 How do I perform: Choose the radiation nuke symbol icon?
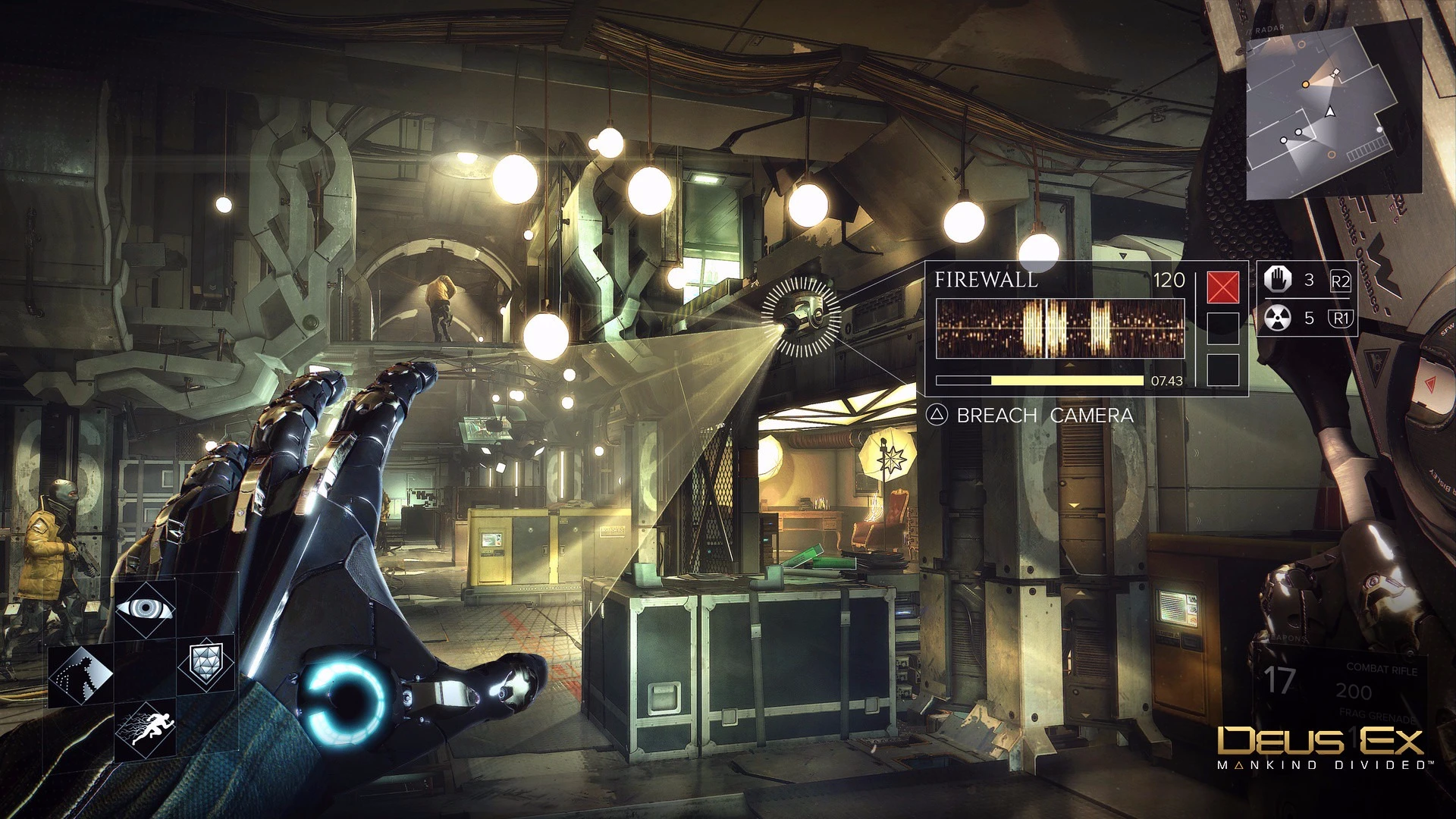tap(1278, 318)
